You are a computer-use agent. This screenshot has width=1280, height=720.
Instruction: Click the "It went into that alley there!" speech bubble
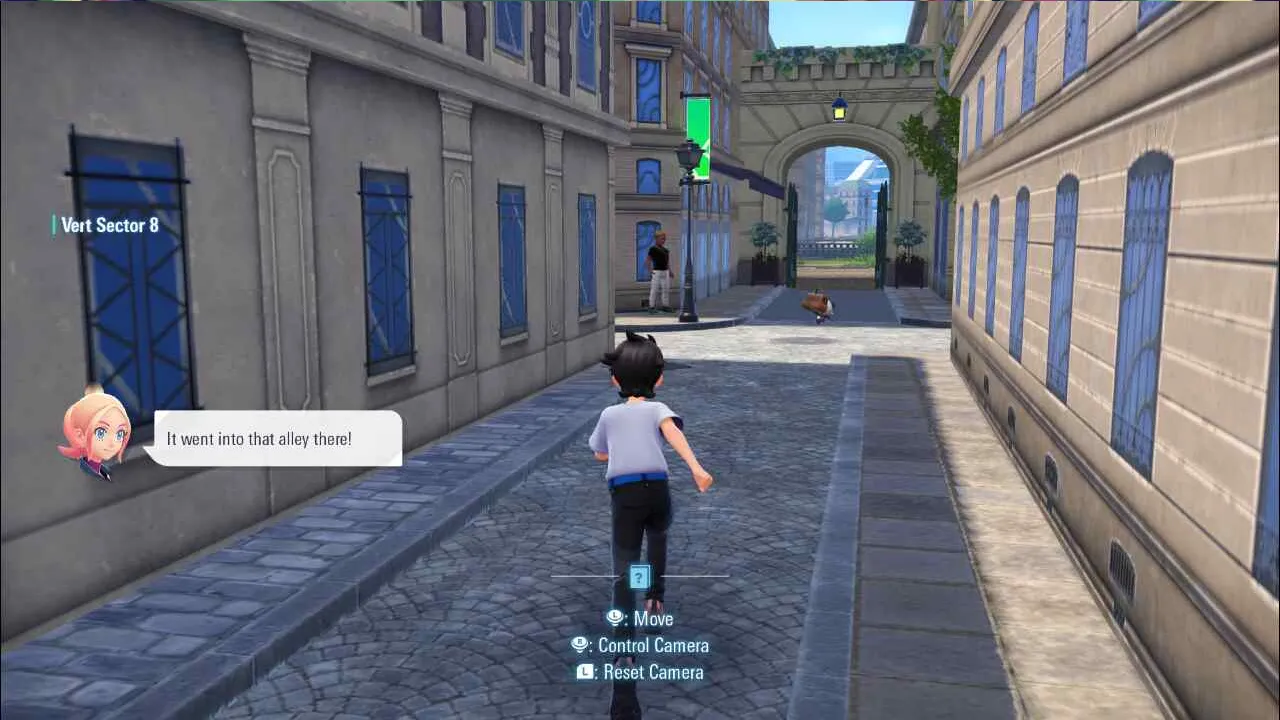click(273, 438)
